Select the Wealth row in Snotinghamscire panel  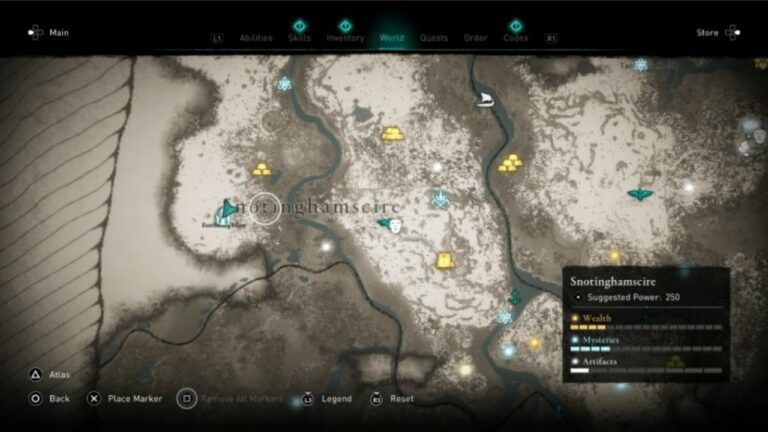pos(646,319)
